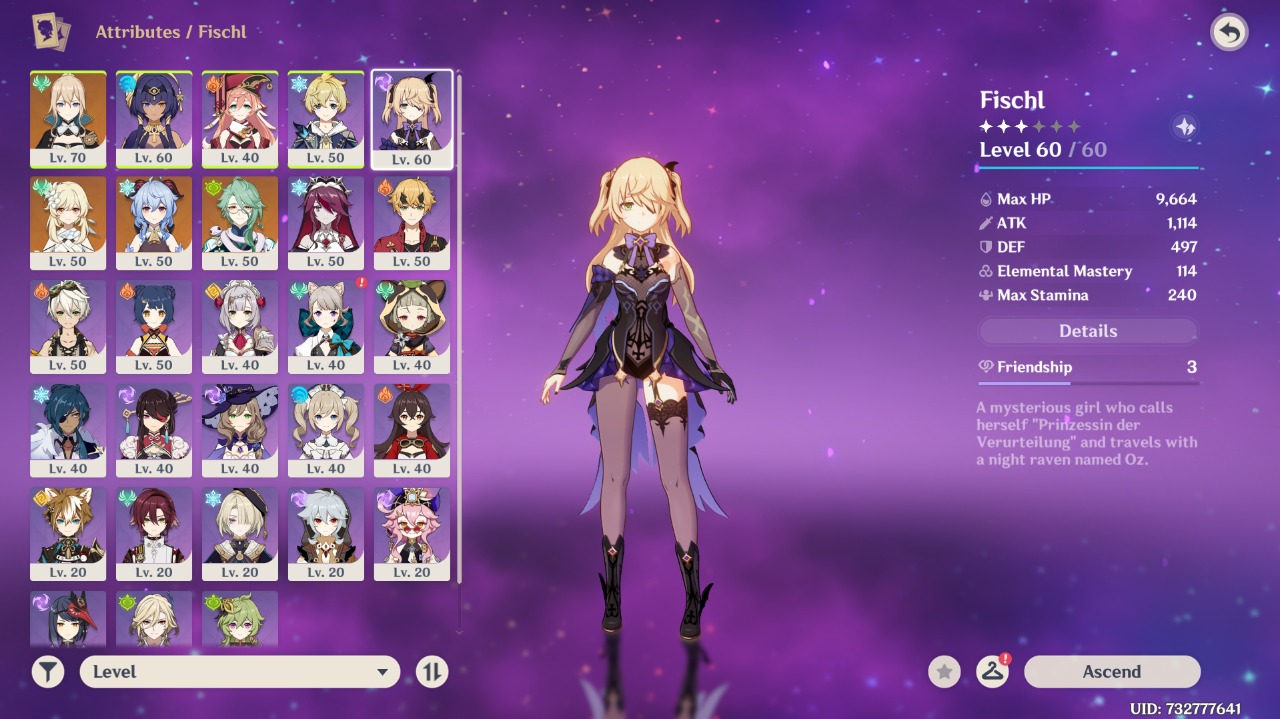Go back using the return arrow
The image size is (1280, 719).
1229,32
